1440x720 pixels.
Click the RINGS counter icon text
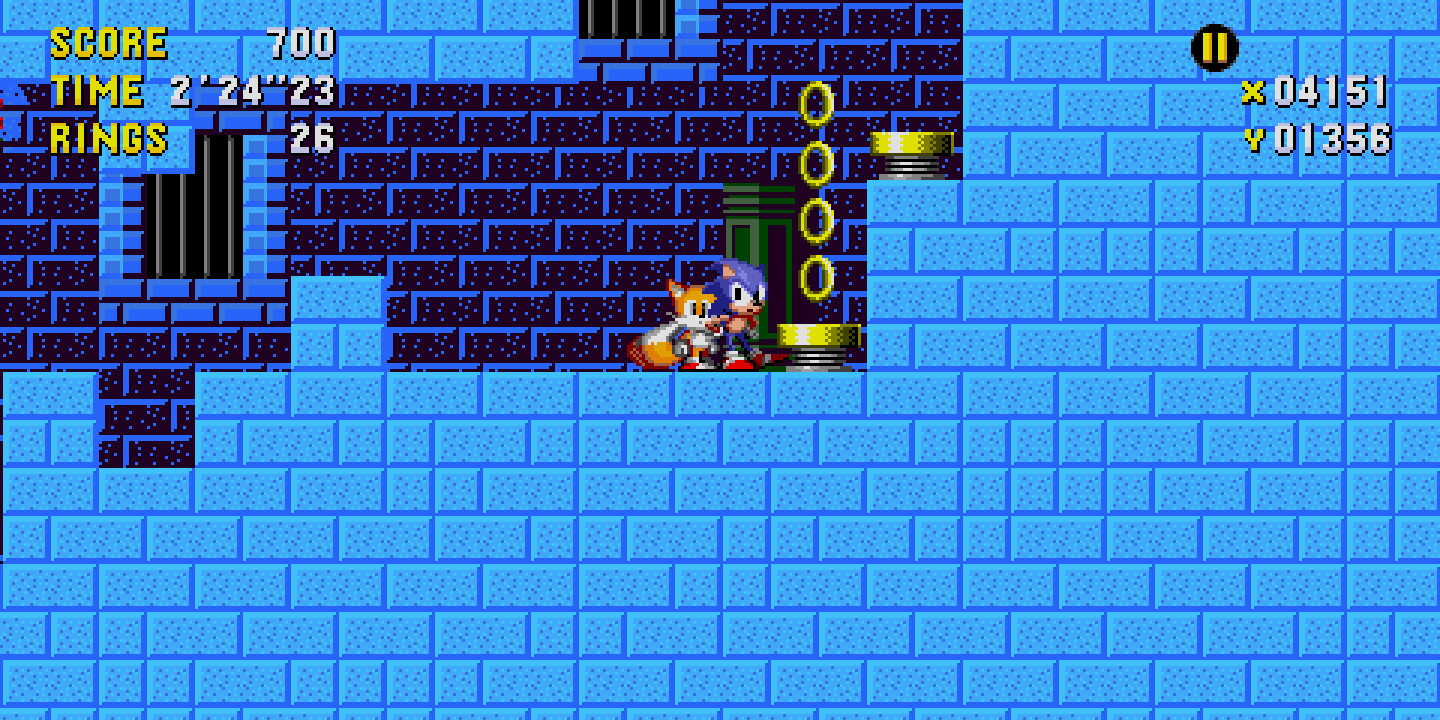coord(110,138)
